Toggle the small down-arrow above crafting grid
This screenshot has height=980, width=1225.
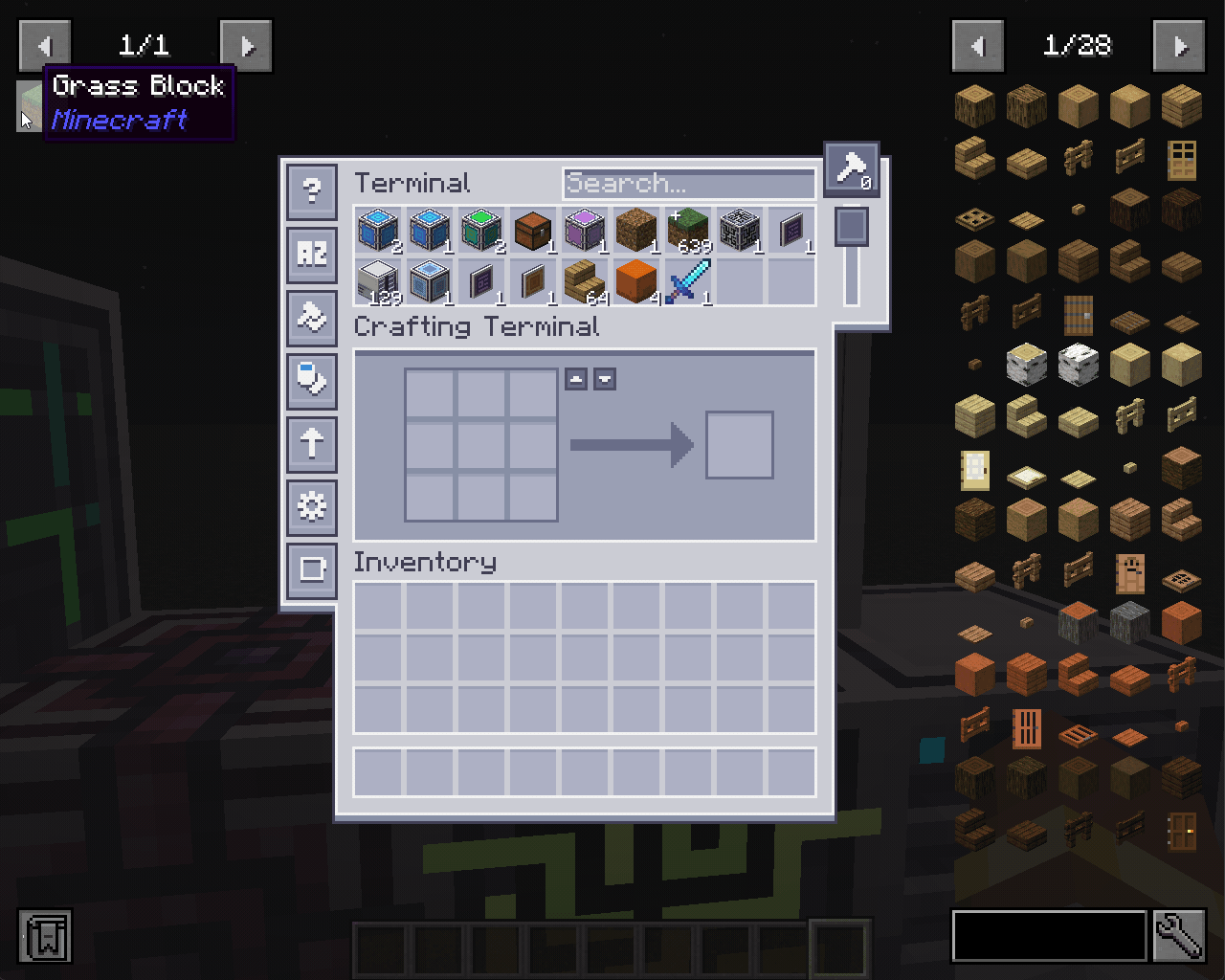coord(605,378)
